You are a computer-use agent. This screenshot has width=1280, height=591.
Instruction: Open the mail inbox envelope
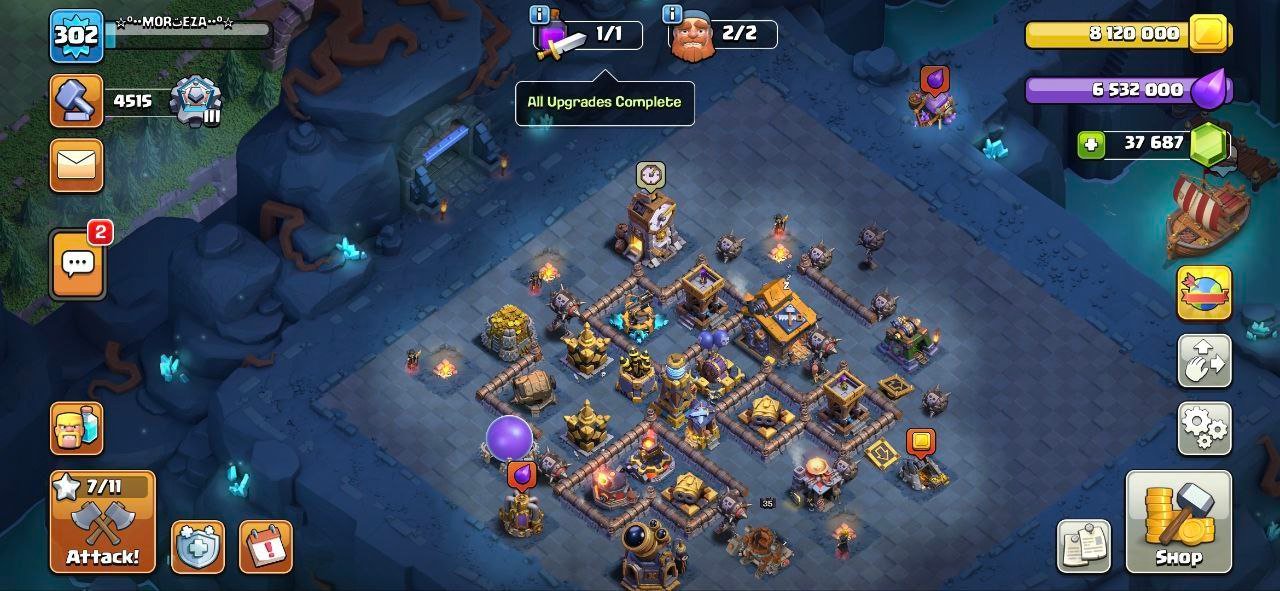(76, 164)
